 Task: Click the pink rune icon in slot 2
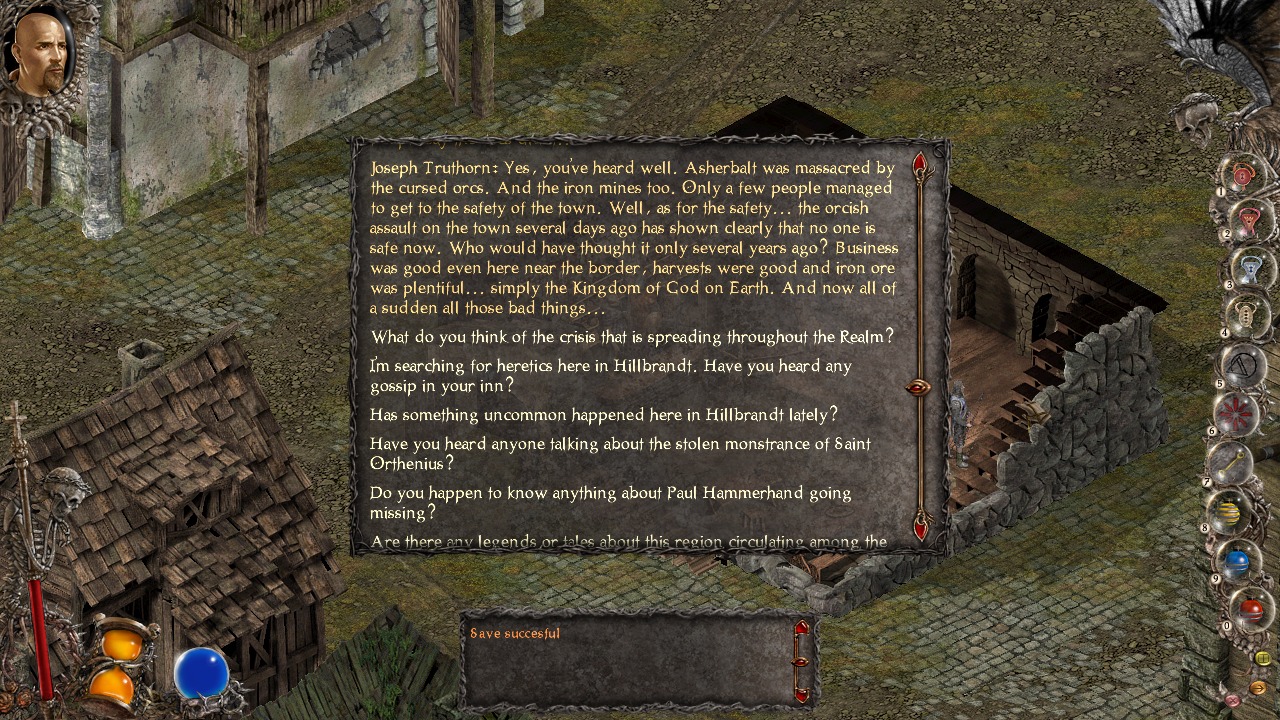pos(1247,218)
